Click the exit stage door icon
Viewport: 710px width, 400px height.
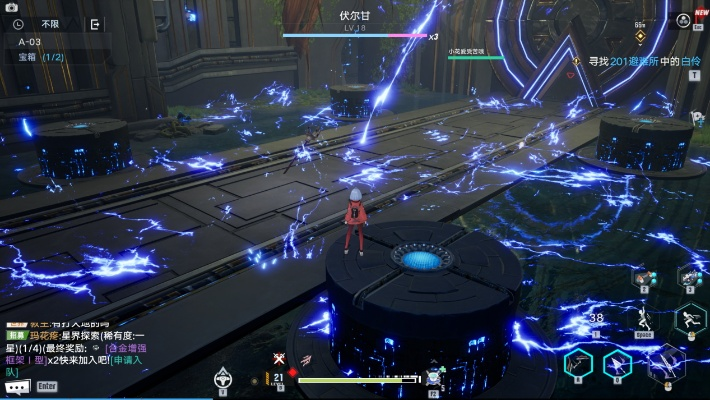(x=95, y=24)
